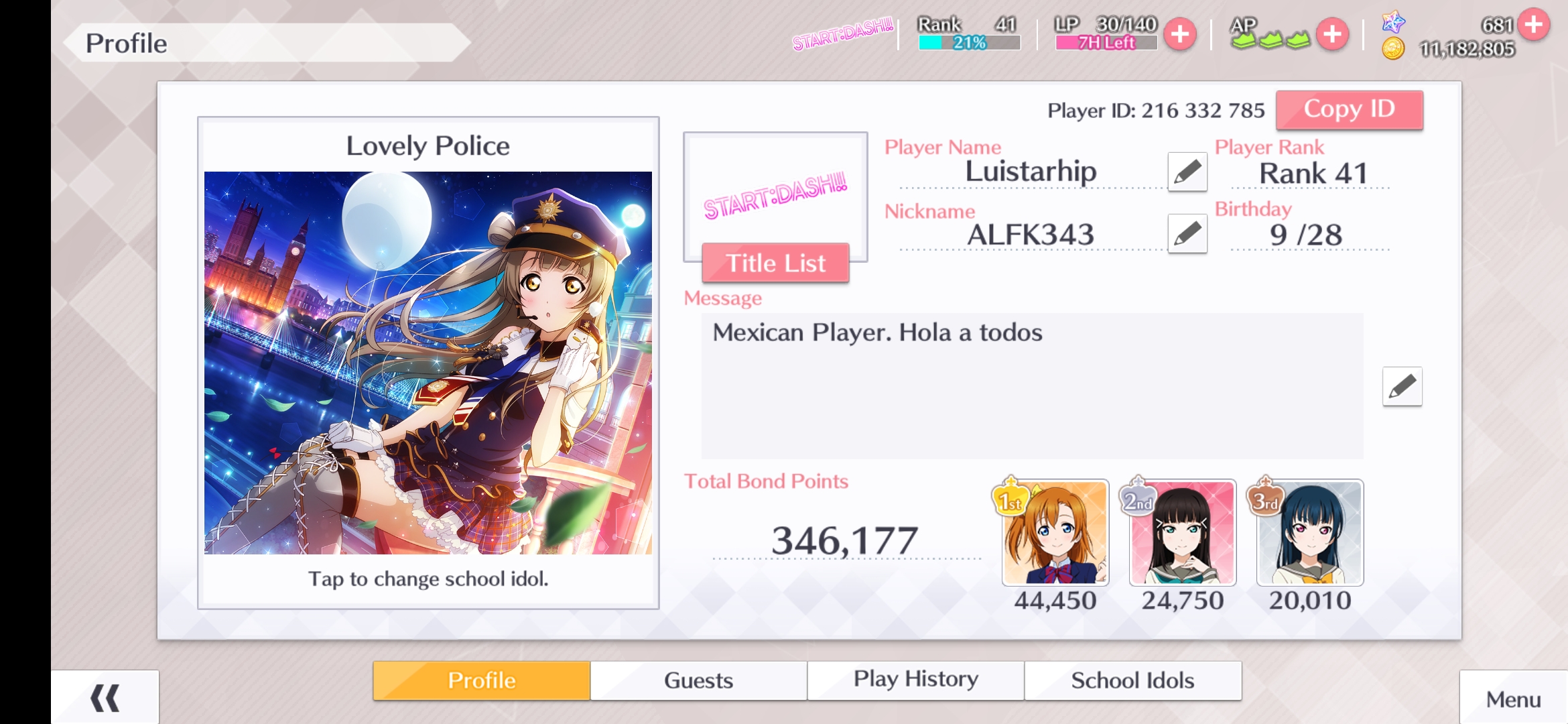The width and height of the screenshot is (1568, 724).
Task: Select the 1st bond rank idol portrait
Action: [1055, 533]
